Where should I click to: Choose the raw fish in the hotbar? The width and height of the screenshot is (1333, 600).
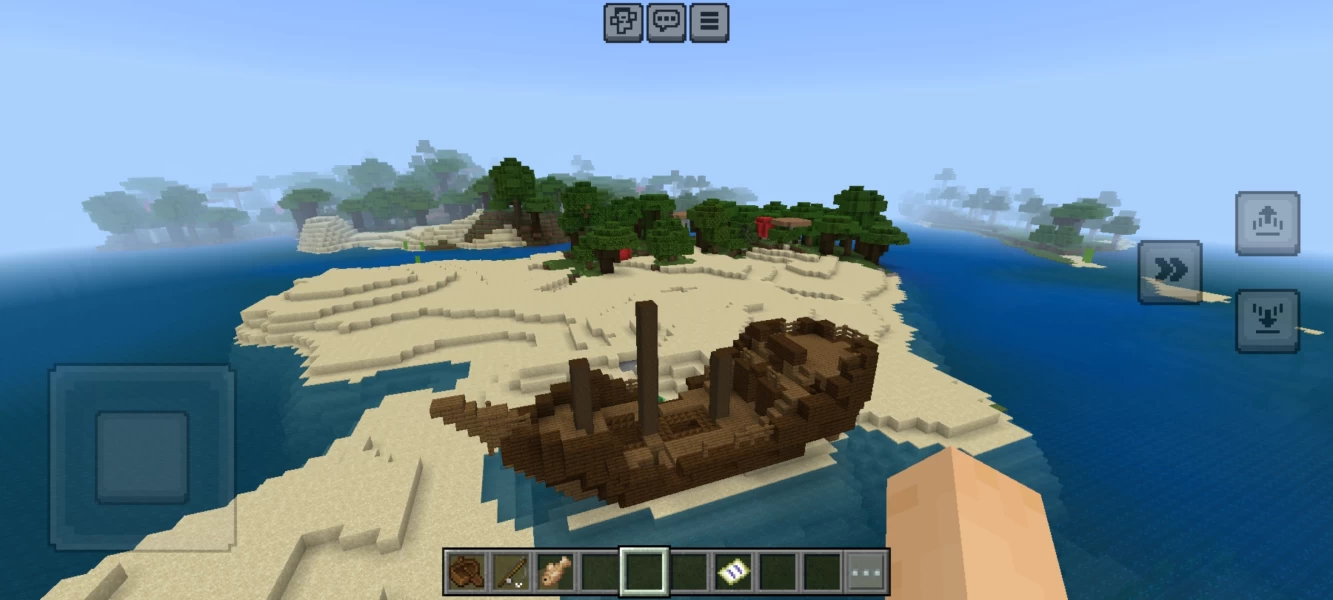(x=555, y=571)
